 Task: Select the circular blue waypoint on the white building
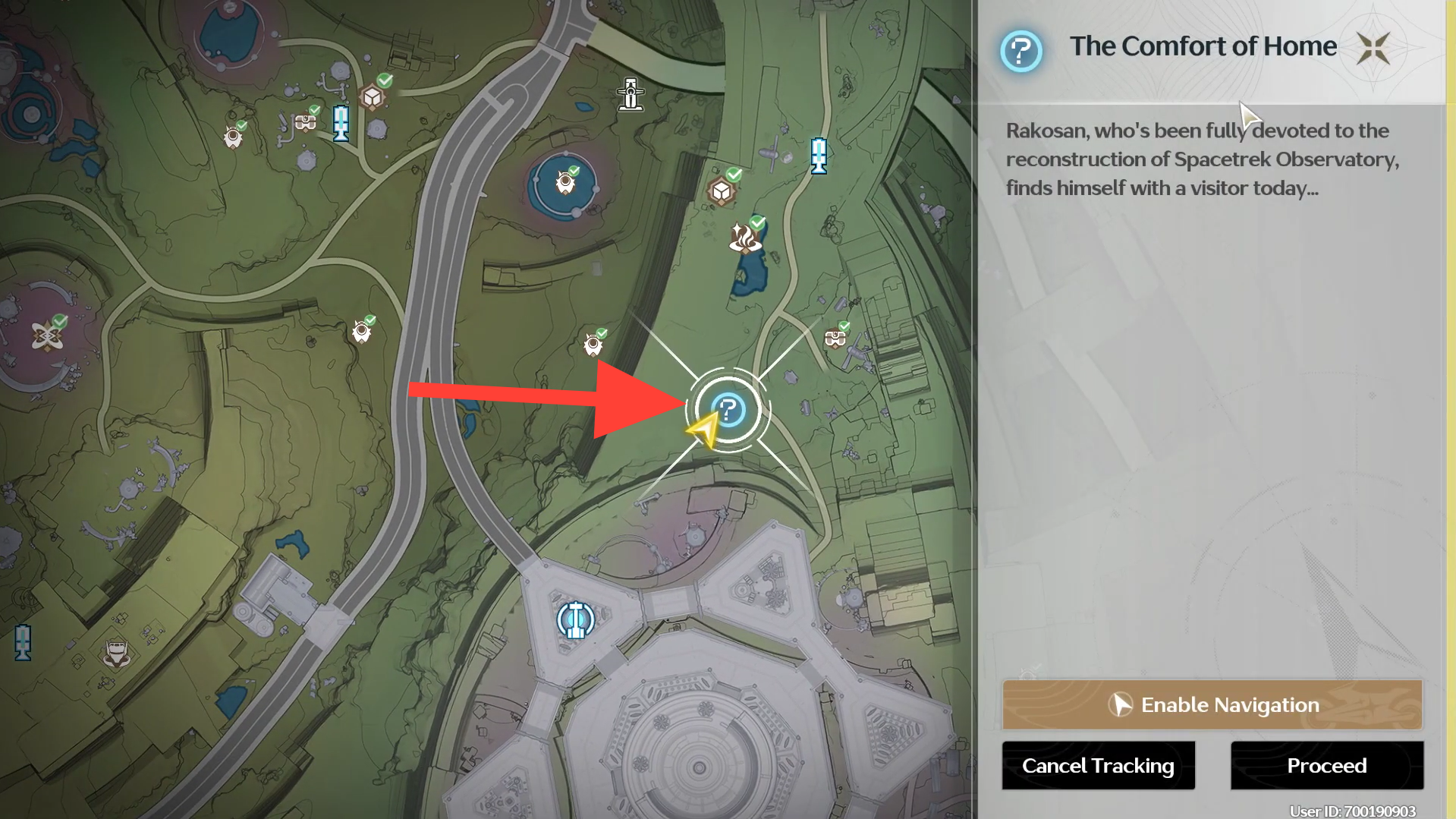pos(575,620)
